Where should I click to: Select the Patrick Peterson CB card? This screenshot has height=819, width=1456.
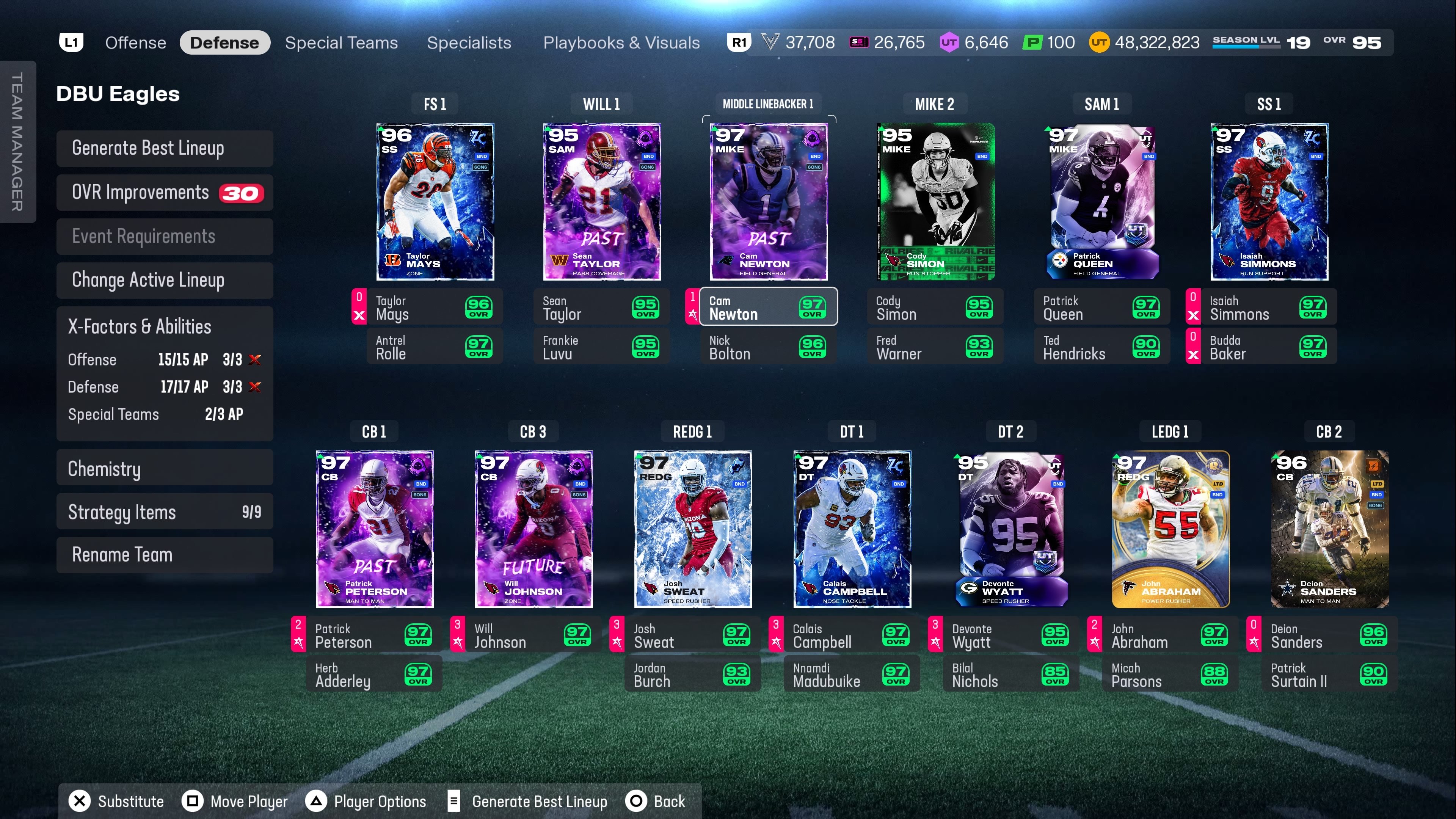374,529
